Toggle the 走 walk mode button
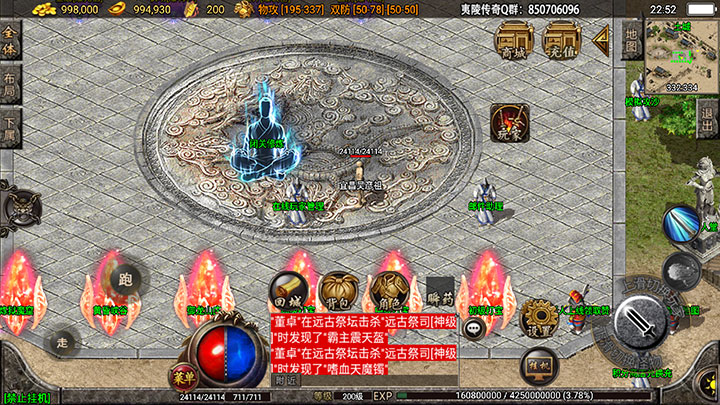The width and height of the screenshot is (720, 405). [62, 341]
